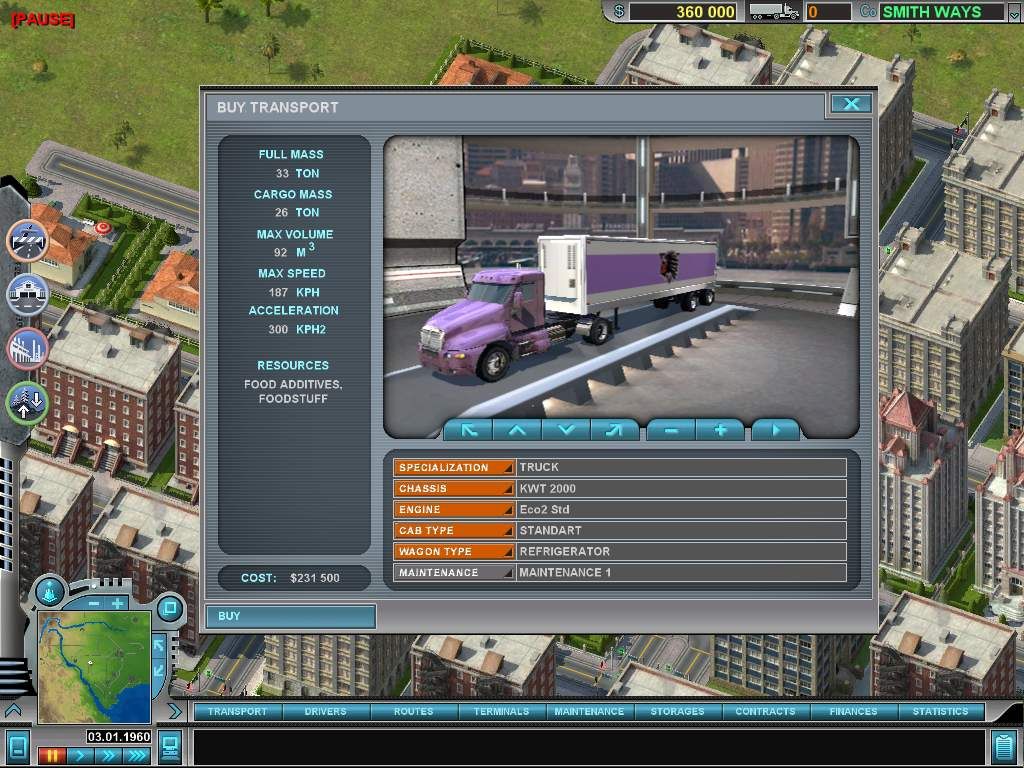Open the Contracts menu
1024x768 pixels.
point(765,712)
